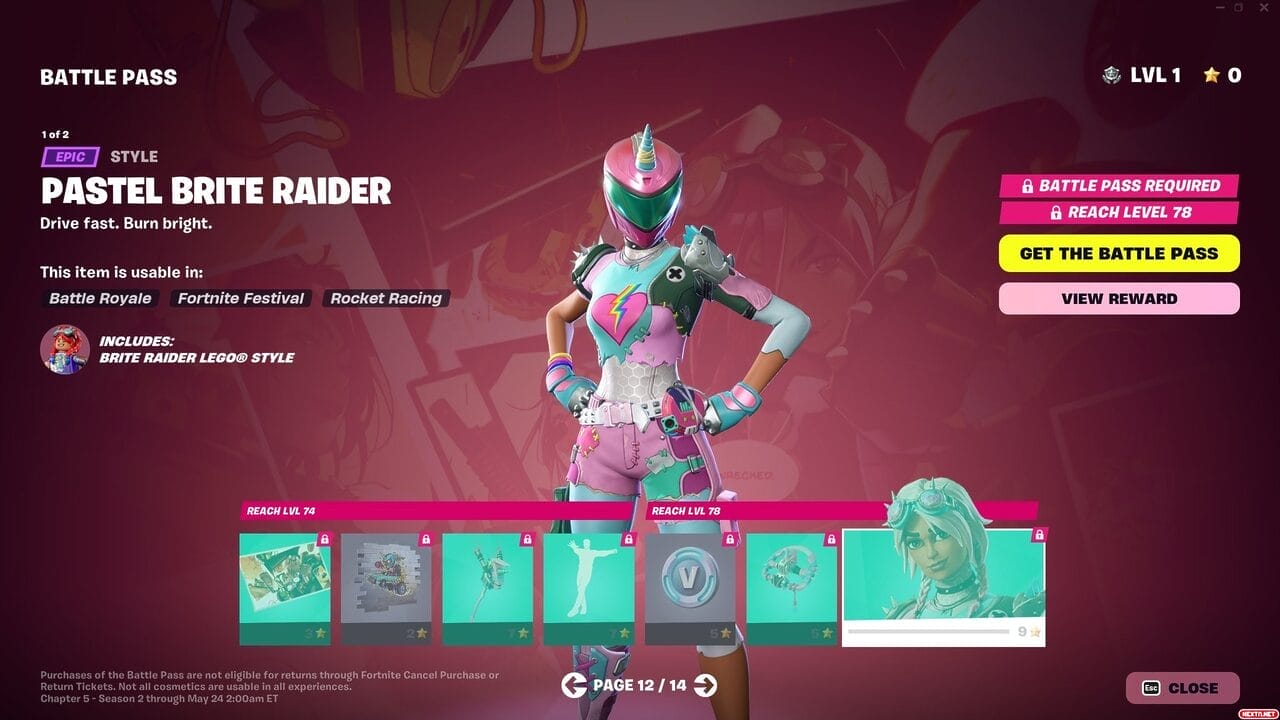This screenshot has height=720, width=1280.
Task: Pick the V-Bucks reward tile
Action: (690, 588)
